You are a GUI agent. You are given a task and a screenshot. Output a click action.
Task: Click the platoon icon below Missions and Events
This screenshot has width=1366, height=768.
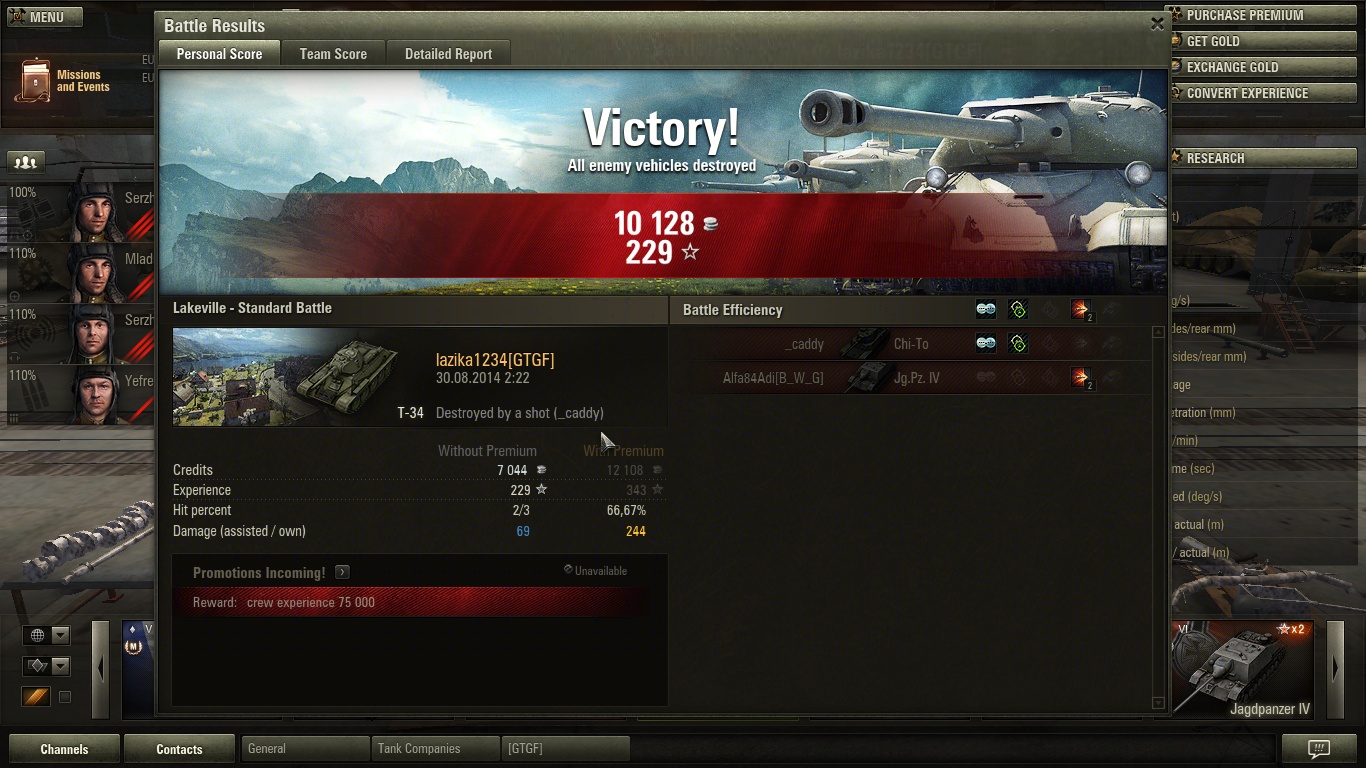(x=24, y=161)
